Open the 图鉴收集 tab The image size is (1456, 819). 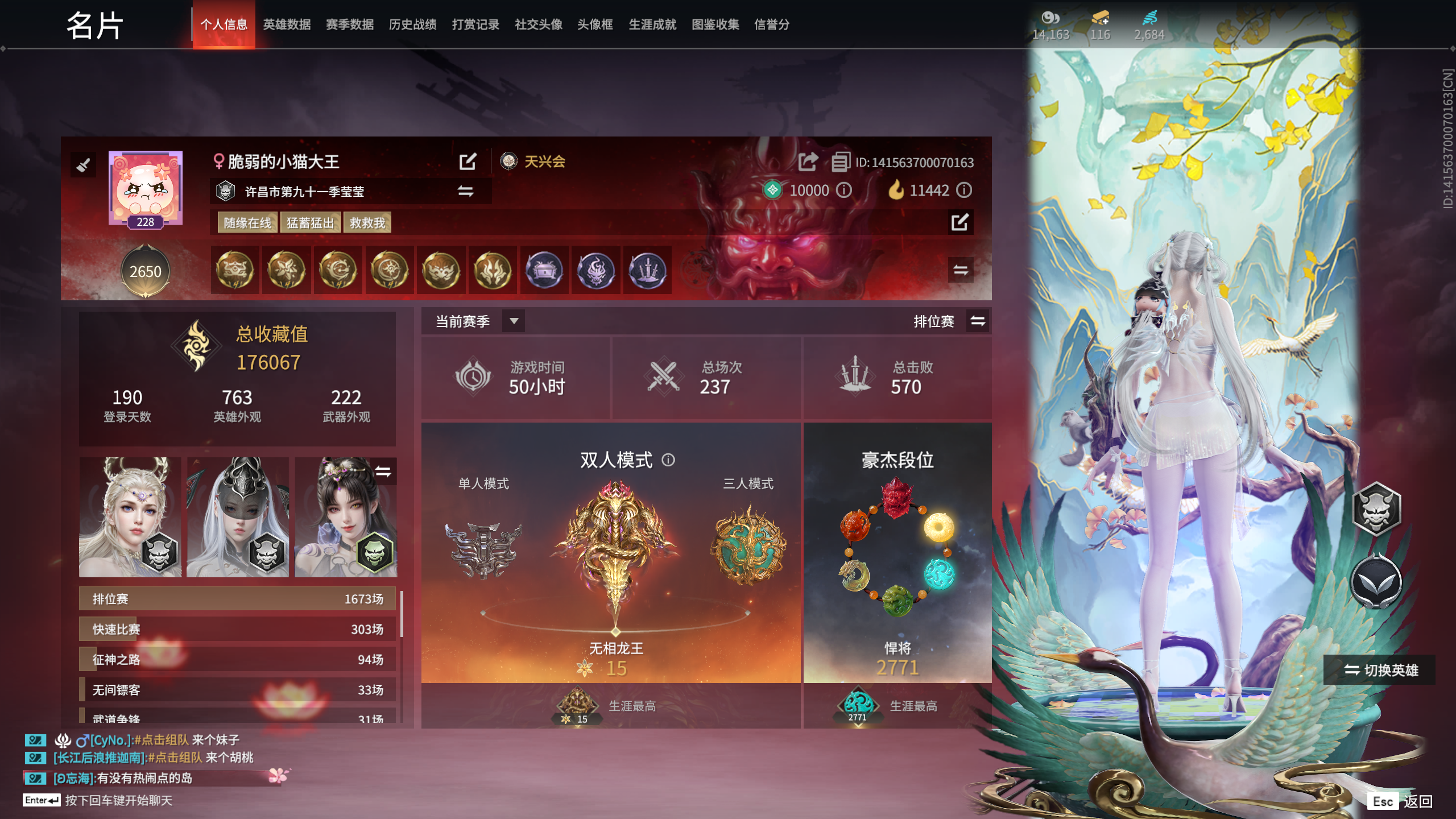(715, 24)
